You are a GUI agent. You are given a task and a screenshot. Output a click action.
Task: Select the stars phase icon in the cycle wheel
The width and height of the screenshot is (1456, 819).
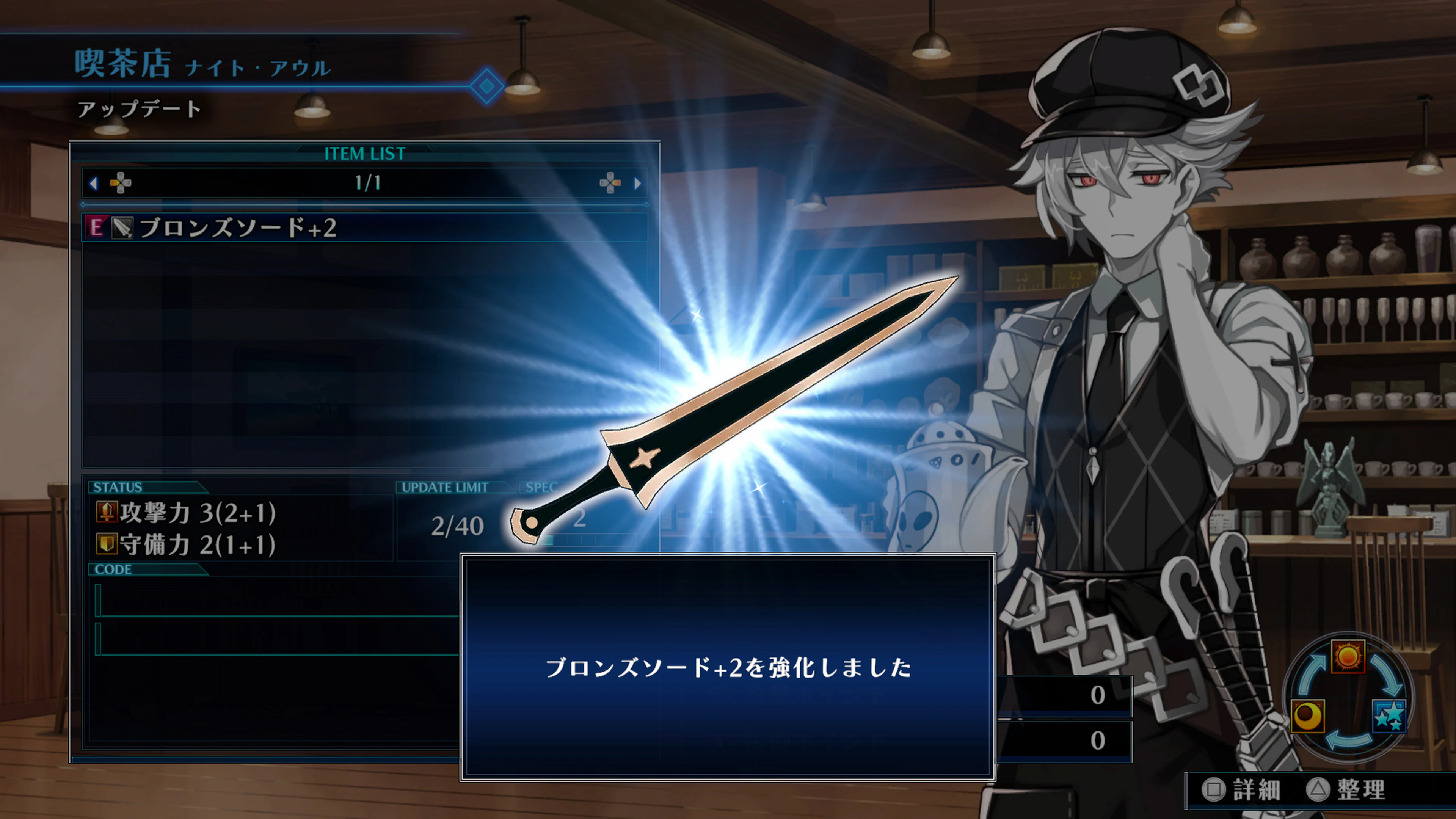coord(1390,717)
